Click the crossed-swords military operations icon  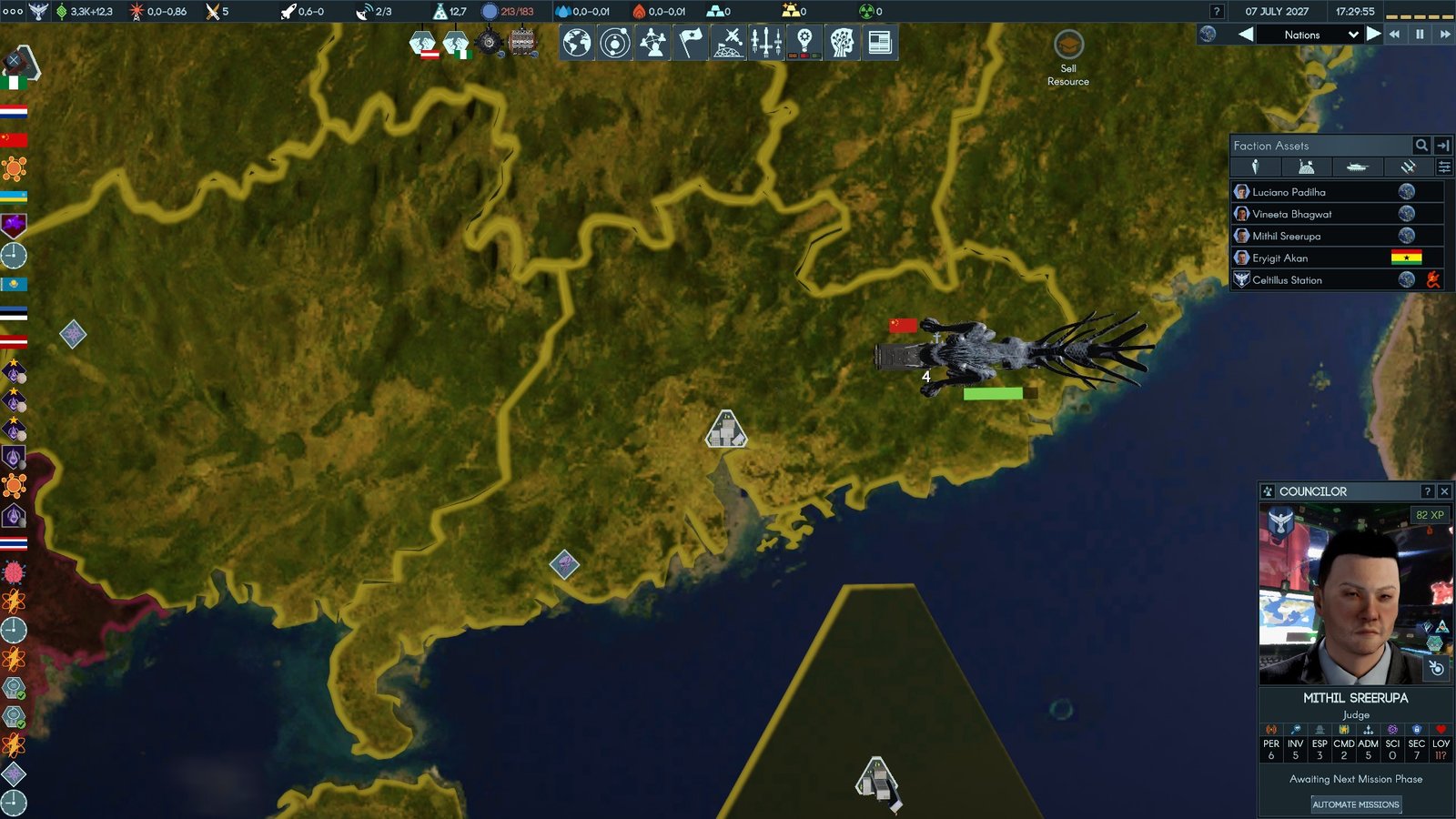(728, 40)
